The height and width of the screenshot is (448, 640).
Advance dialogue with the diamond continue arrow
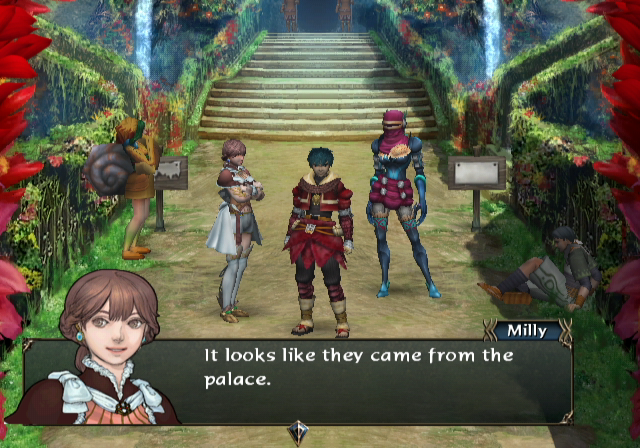tap(299, 431)
